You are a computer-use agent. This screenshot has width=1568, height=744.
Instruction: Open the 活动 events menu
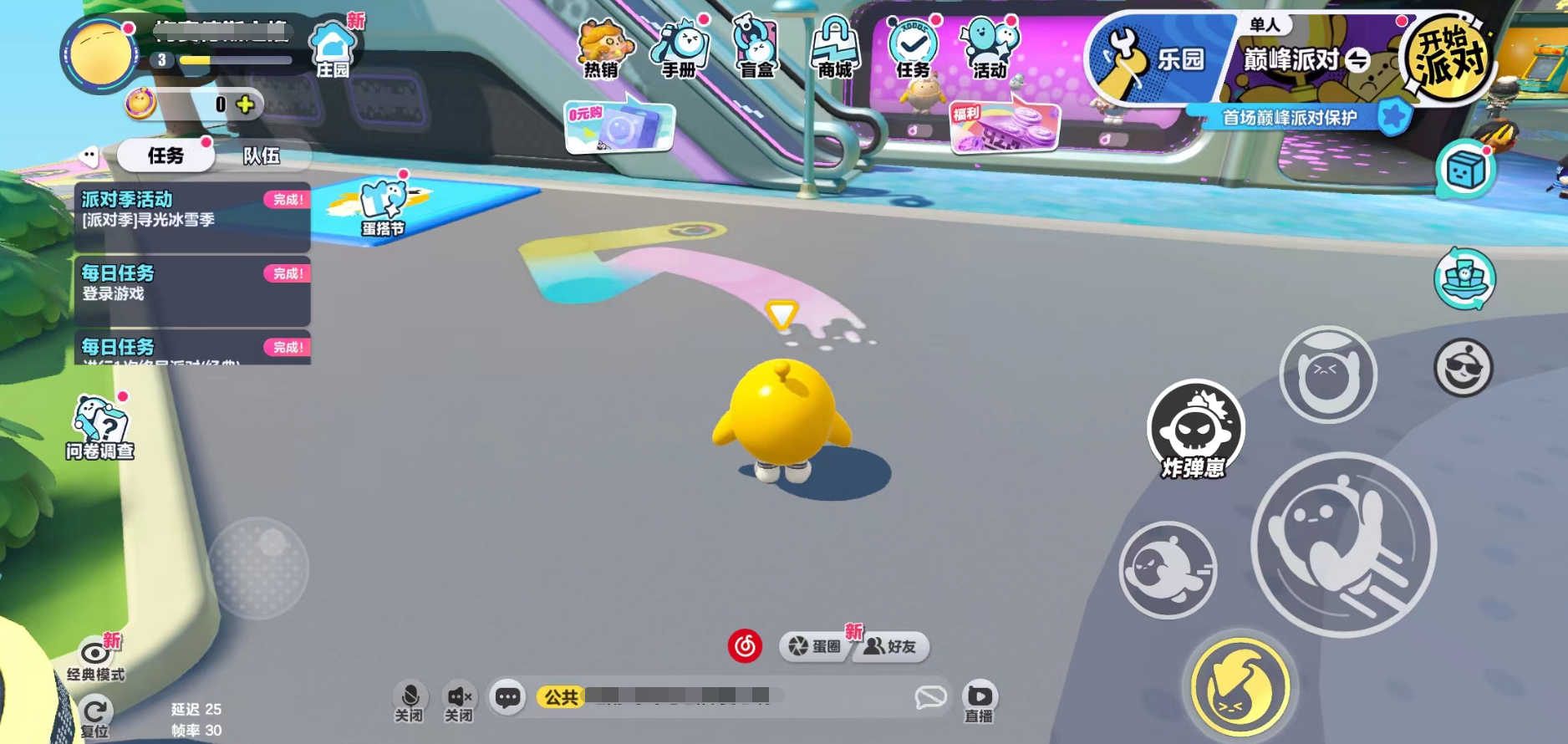990,48
